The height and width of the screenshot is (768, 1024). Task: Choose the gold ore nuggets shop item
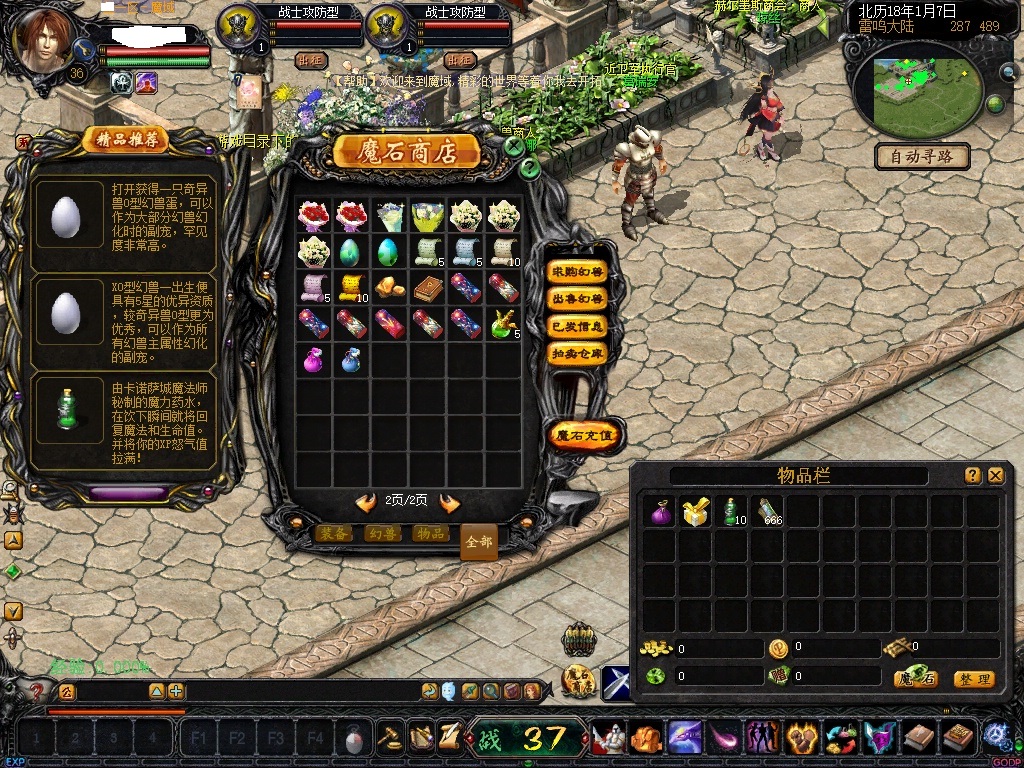pos(388,287)
